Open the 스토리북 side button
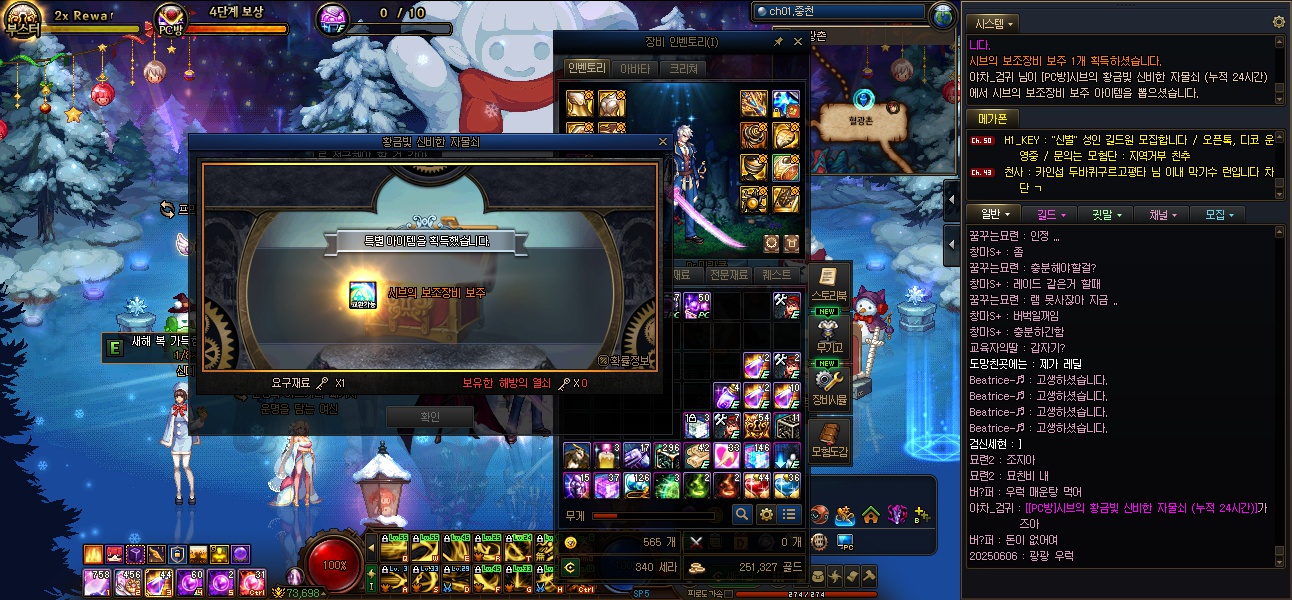 [828, 285]
